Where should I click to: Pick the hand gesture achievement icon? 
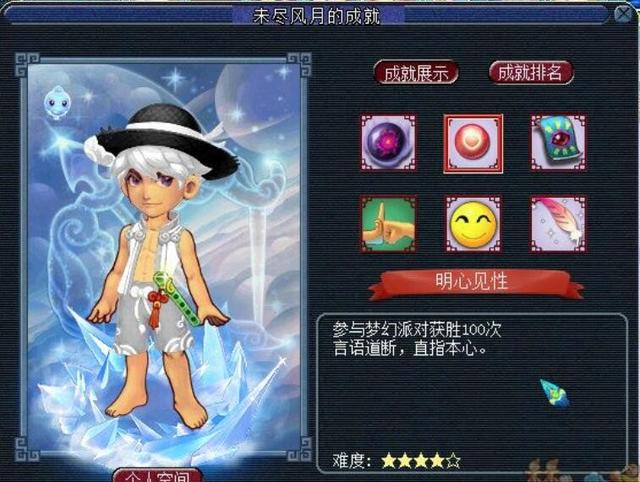[x=388, y=224]
